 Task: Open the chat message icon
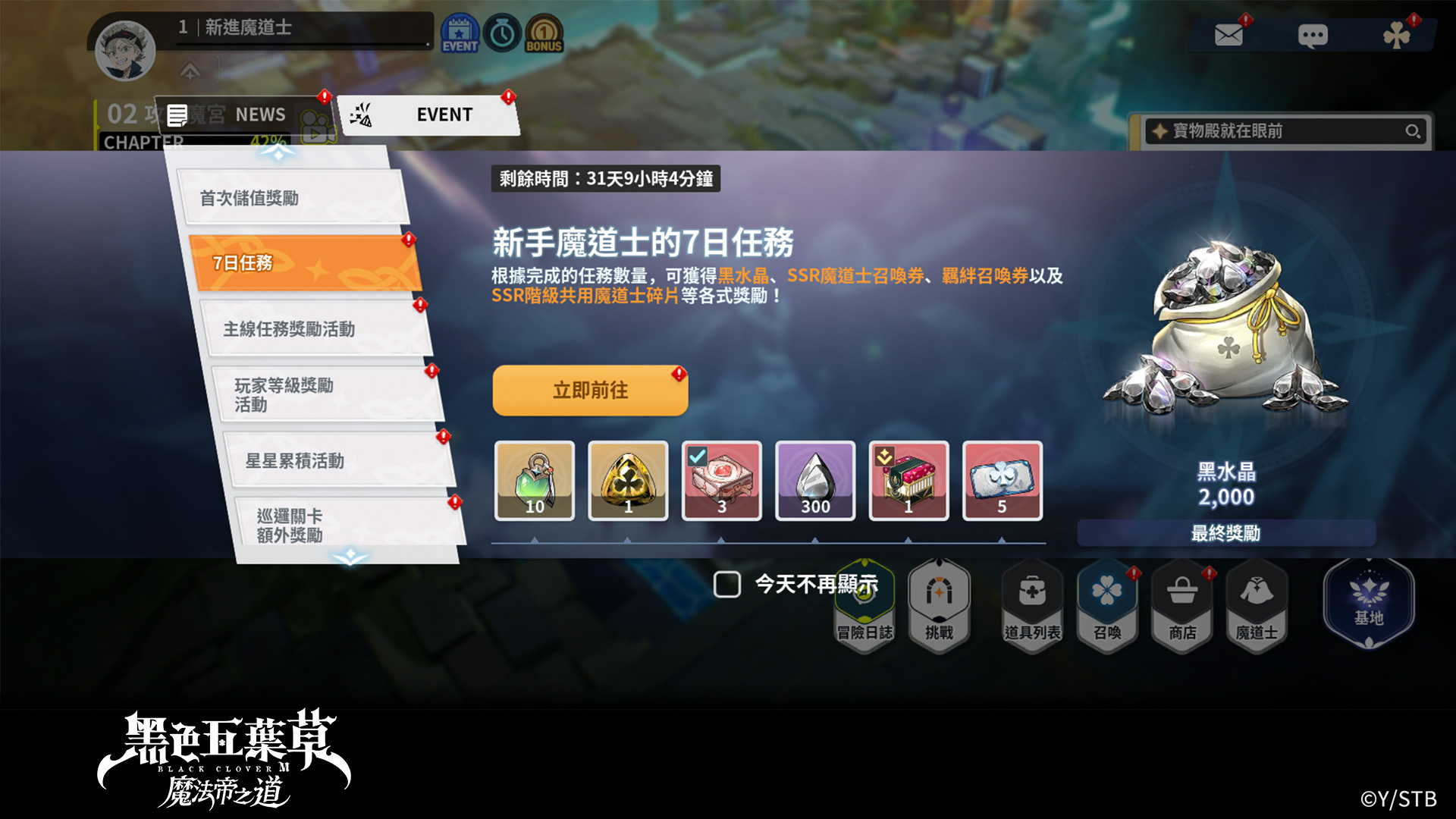1315,33
